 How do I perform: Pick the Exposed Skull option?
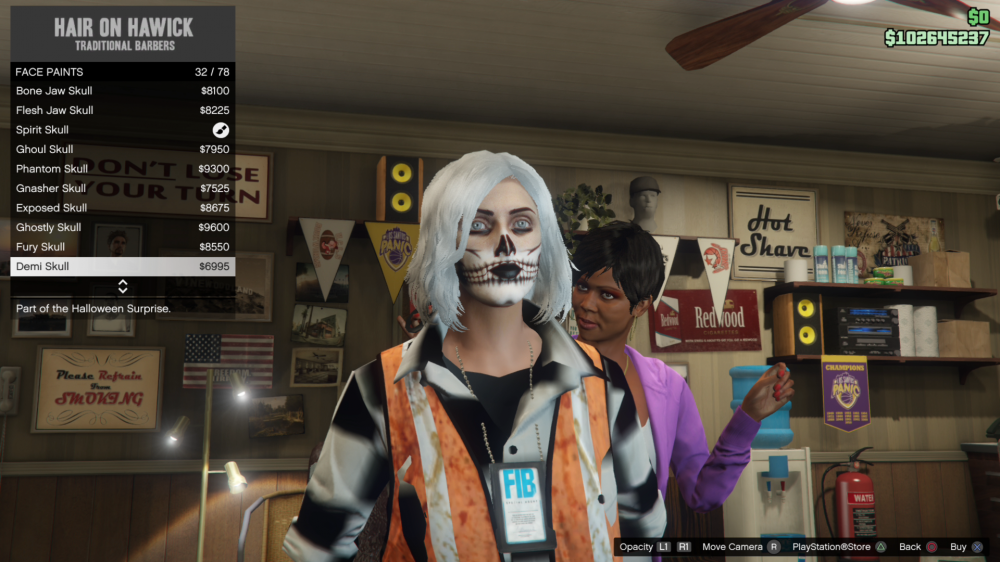tap(122, 208)
